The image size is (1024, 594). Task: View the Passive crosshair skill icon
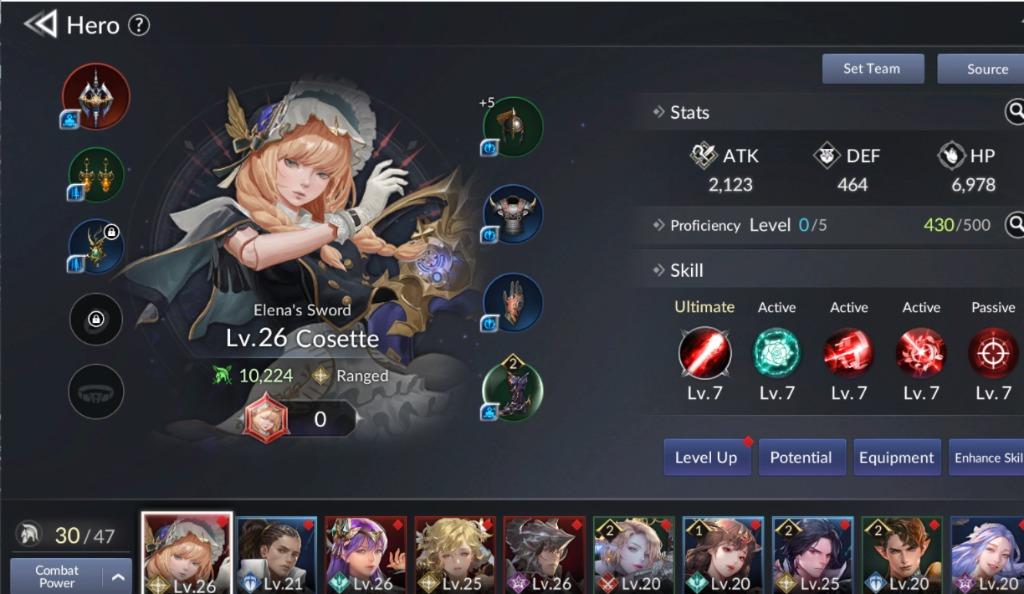coord(992,353)
